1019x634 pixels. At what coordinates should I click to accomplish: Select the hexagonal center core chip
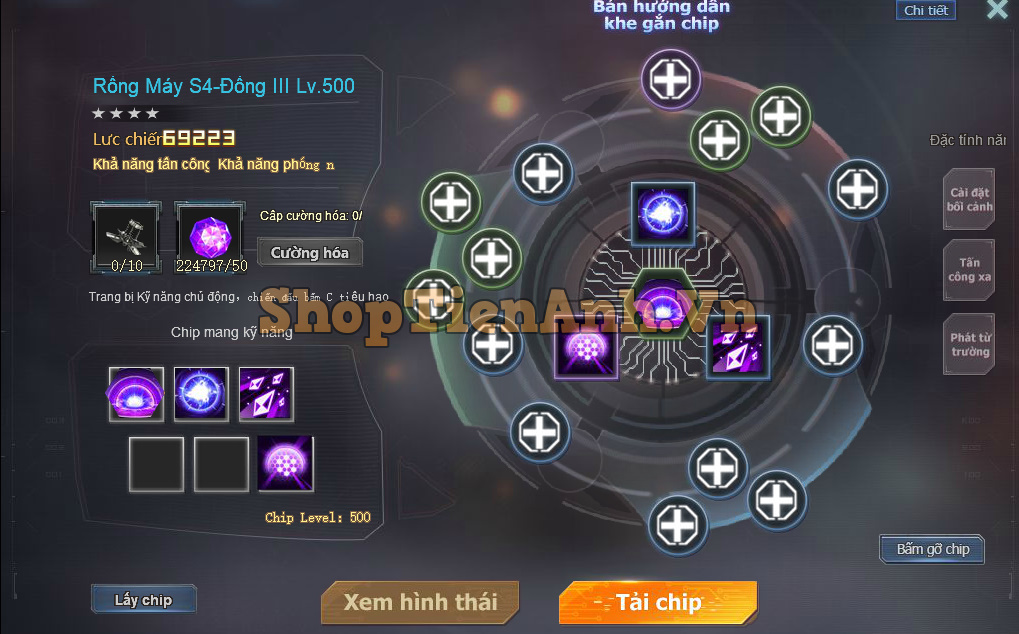659,302
